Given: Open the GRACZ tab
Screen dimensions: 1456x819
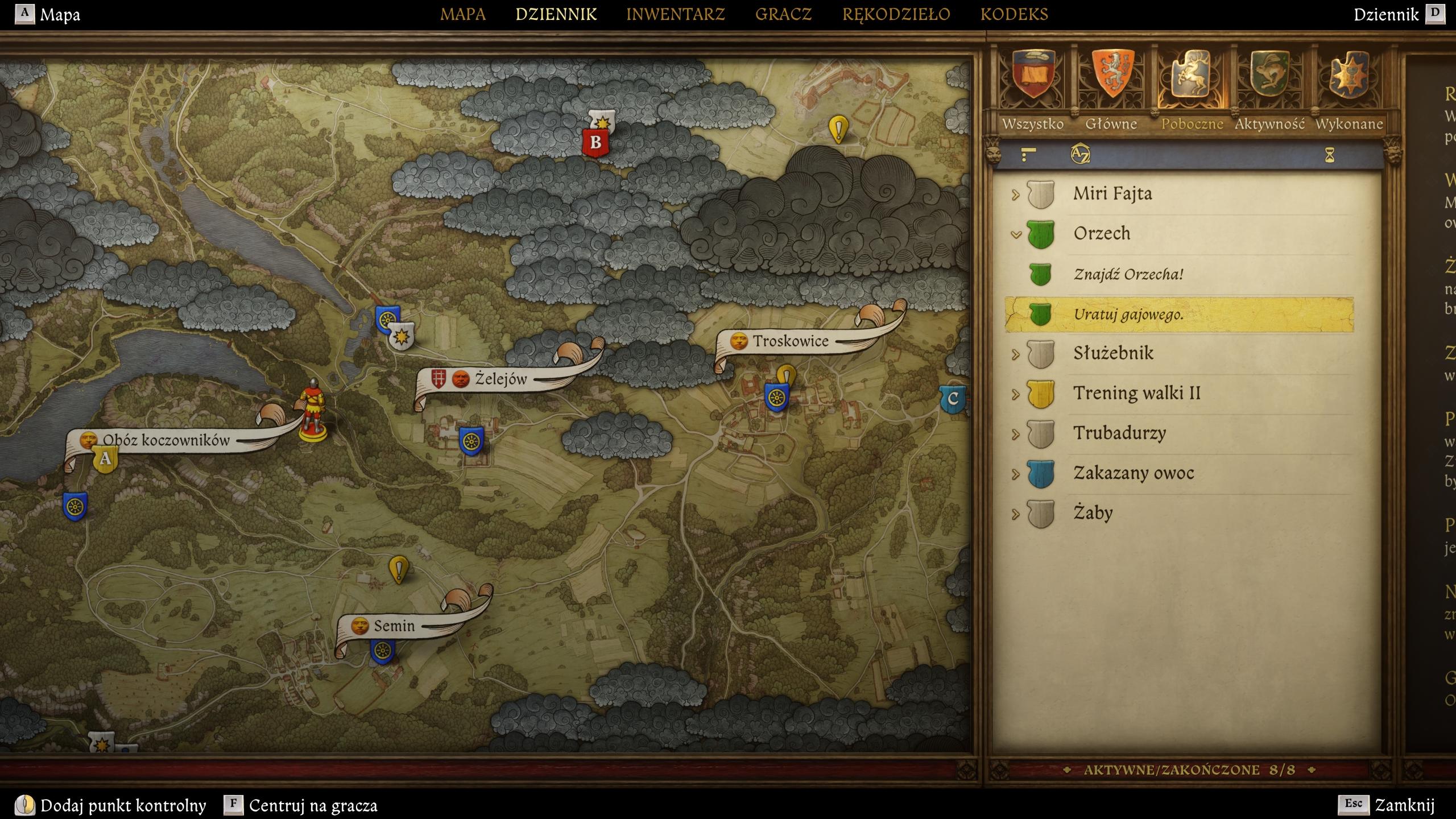Looking at the screenshot, I should click(x=783, y=14).
